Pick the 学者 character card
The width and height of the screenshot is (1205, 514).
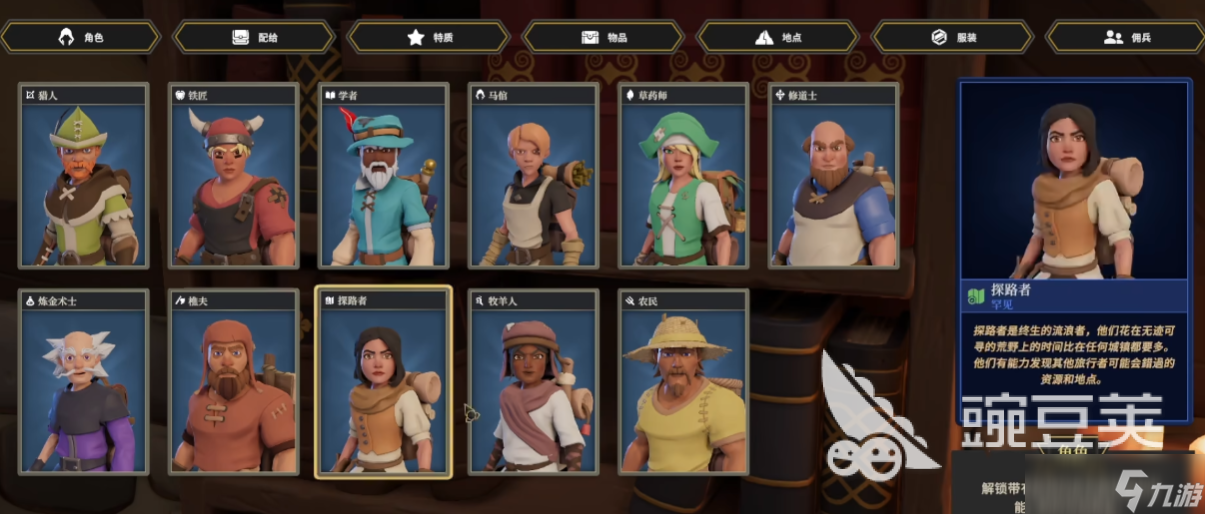point(384,177)
